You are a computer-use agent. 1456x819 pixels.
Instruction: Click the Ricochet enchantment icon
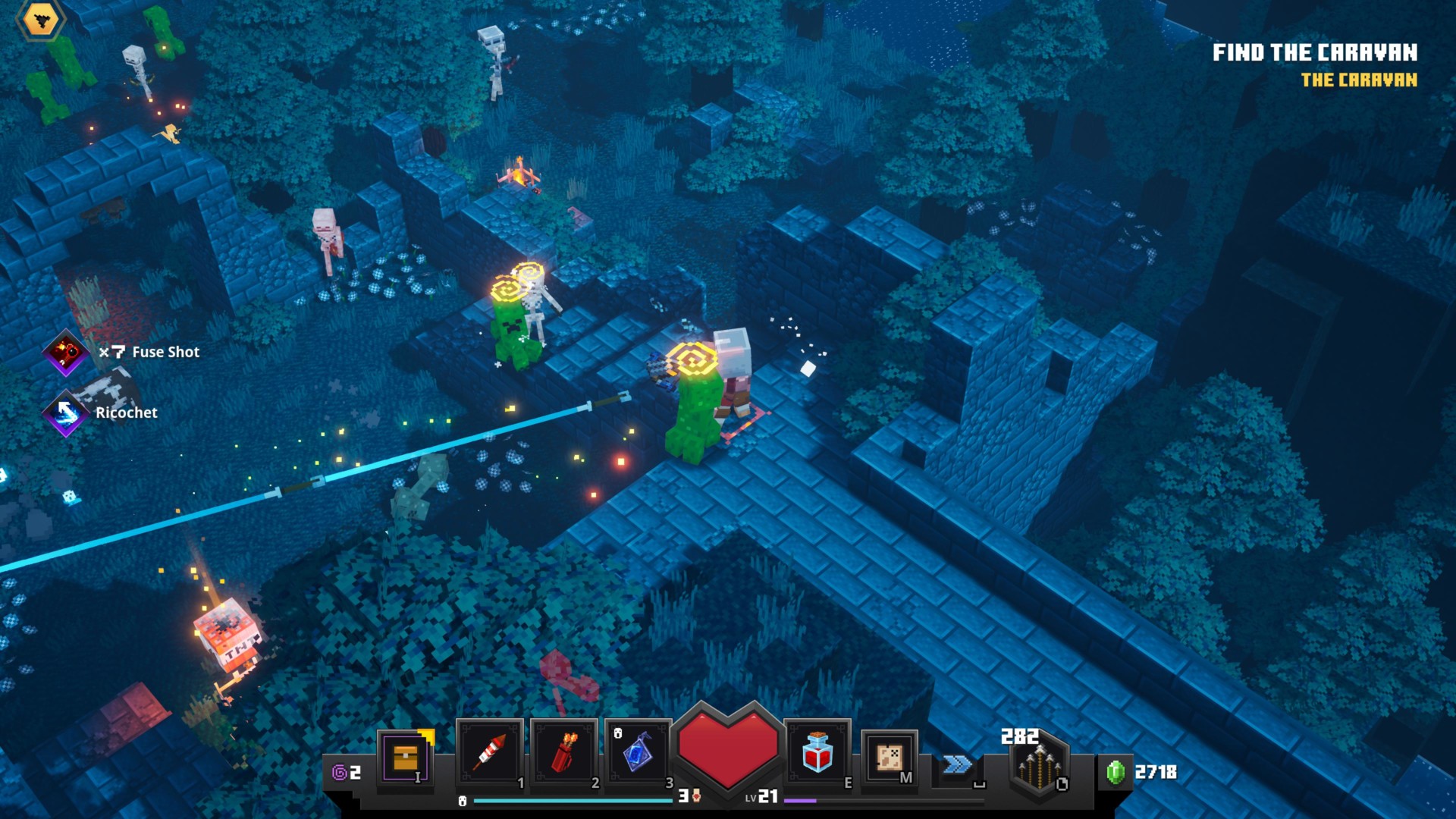[x=65, y=413]
